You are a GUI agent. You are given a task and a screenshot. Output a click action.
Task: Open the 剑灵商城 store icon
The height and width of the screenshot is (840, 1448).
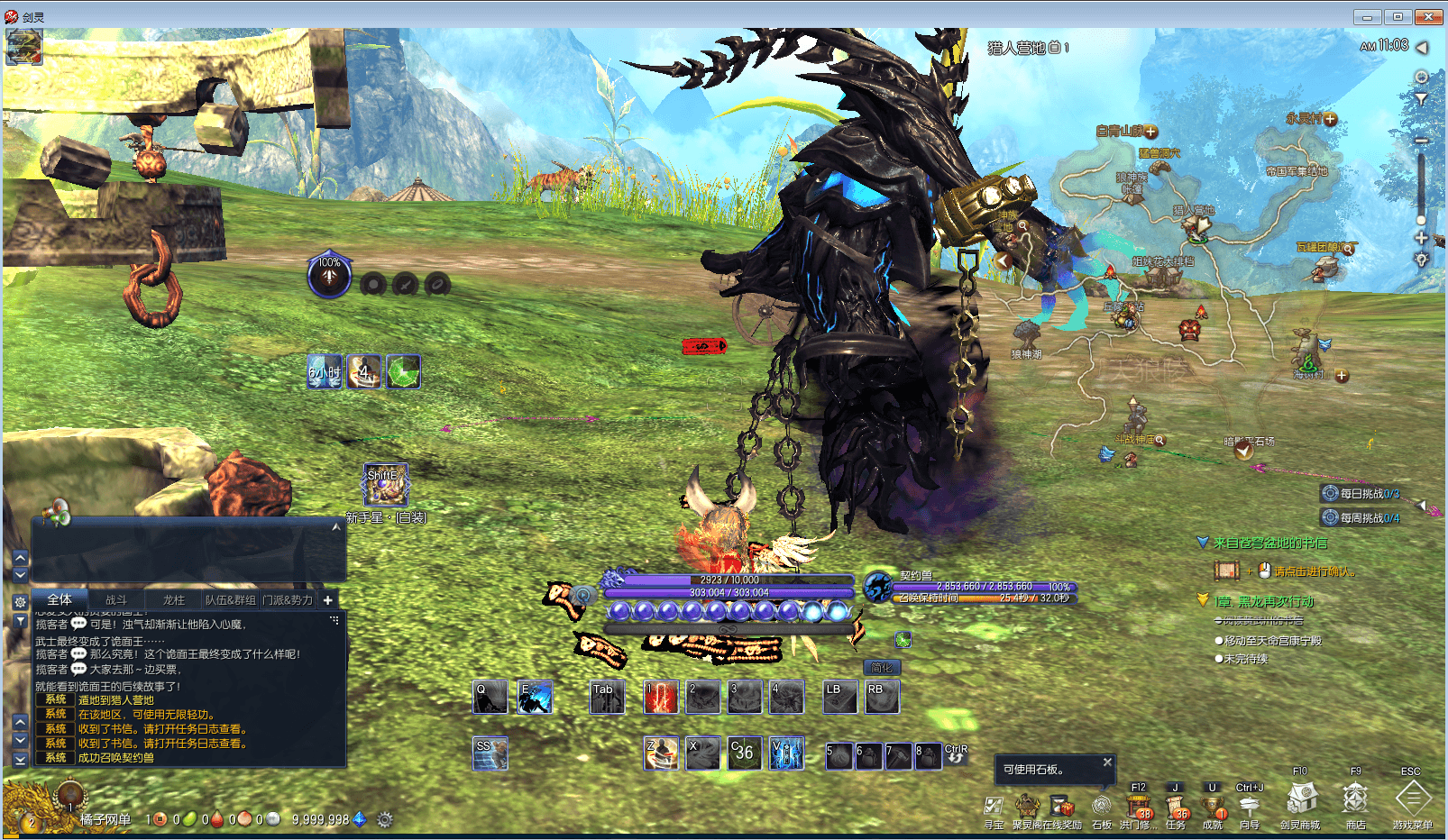[x=1301, y=800]
